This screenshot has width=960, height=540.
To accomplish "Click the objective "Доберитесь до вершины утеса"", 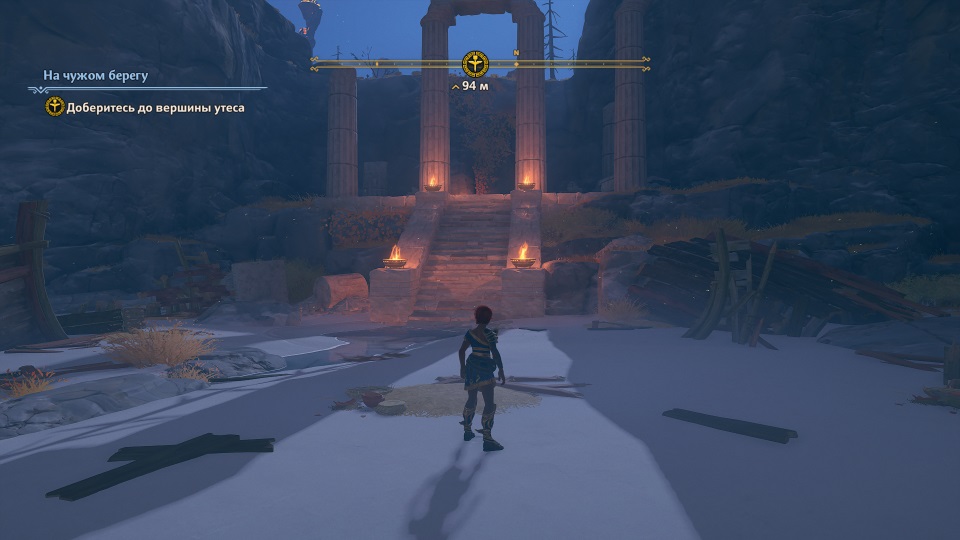I will click(155, 107).
